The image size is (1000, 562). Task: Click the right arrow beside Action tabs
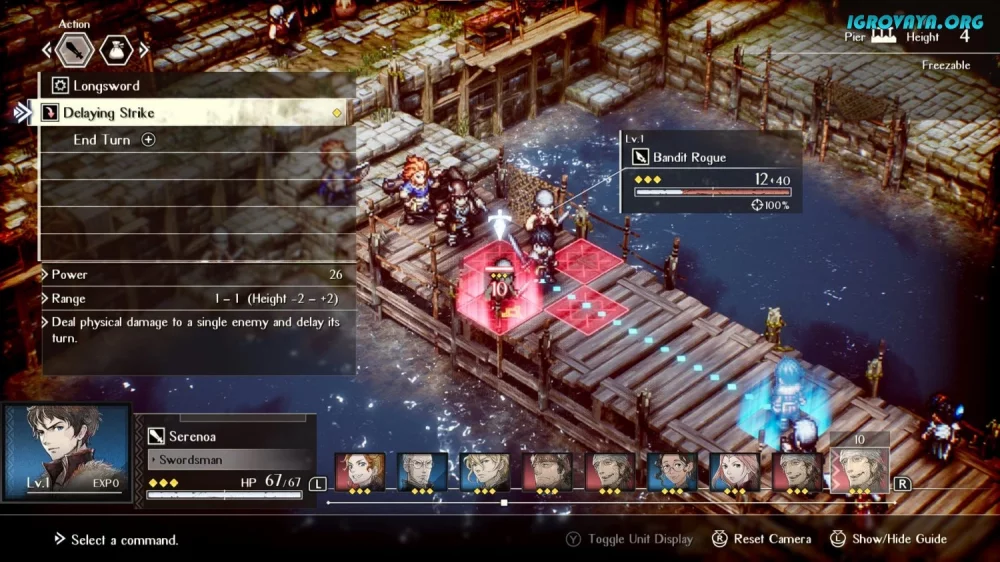146,49
